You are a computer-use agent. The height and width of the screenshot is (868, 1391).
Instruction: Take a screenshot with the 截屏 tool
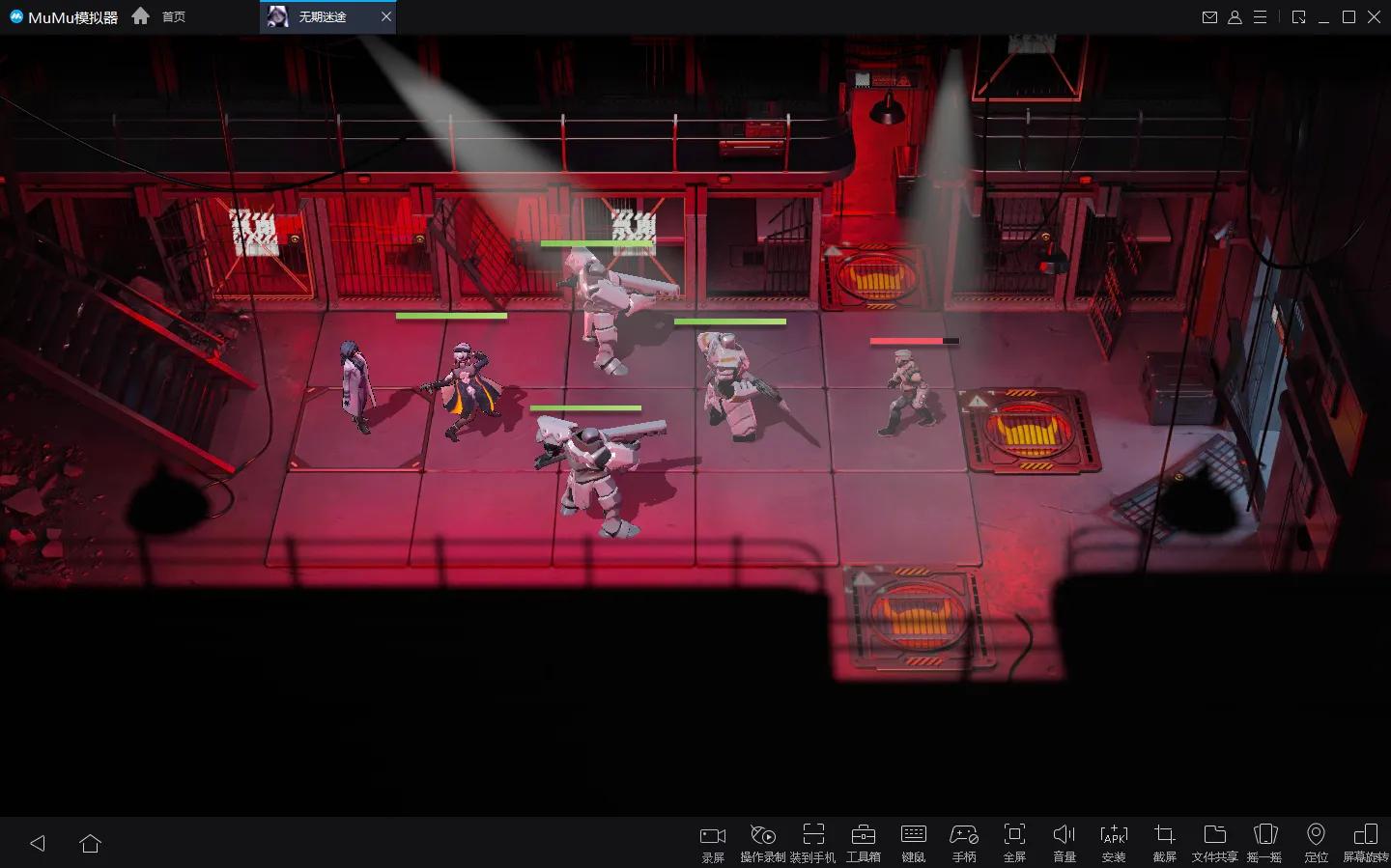click(1164, 841)
